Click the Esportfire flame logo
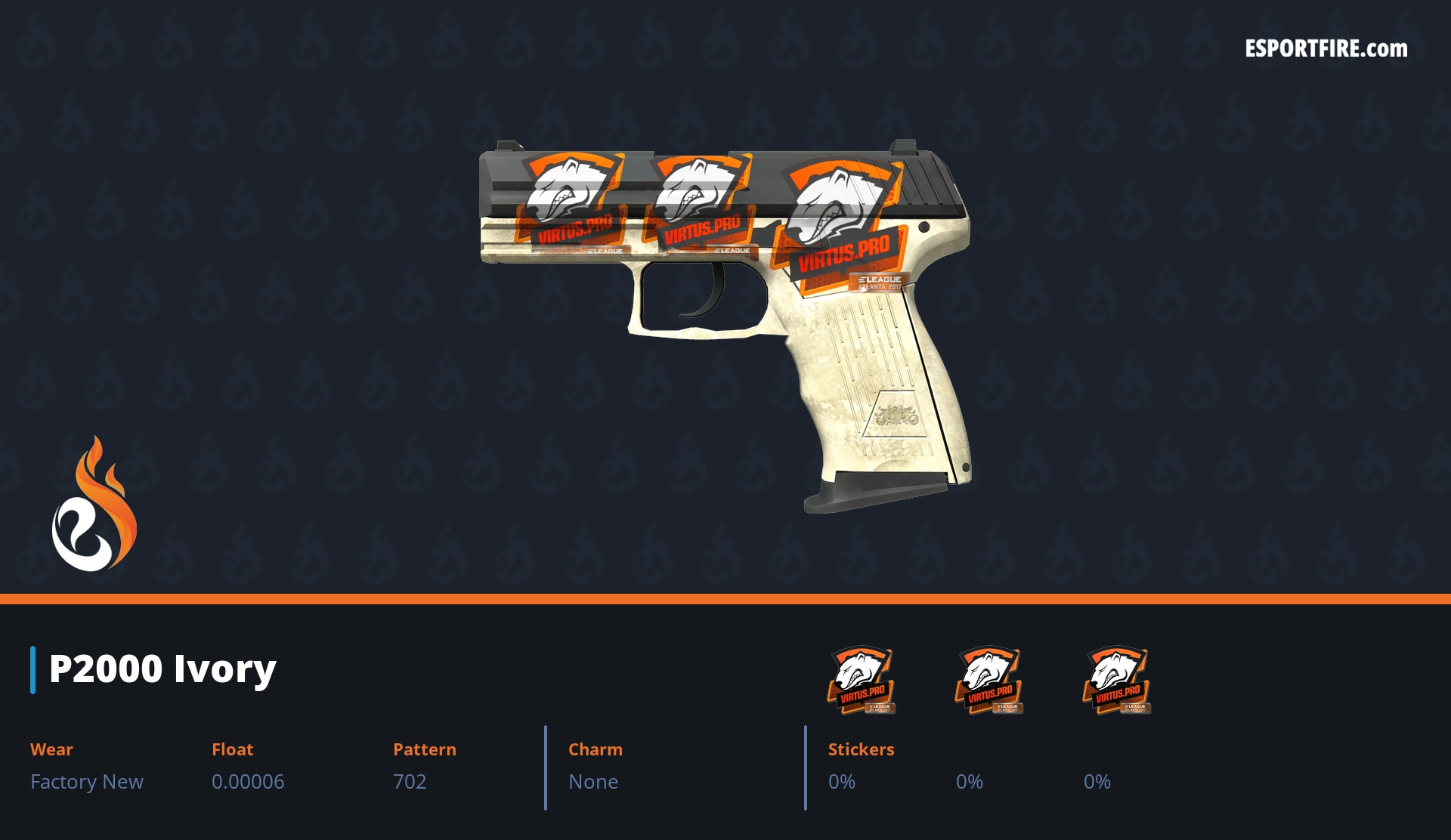 point(94,505)
